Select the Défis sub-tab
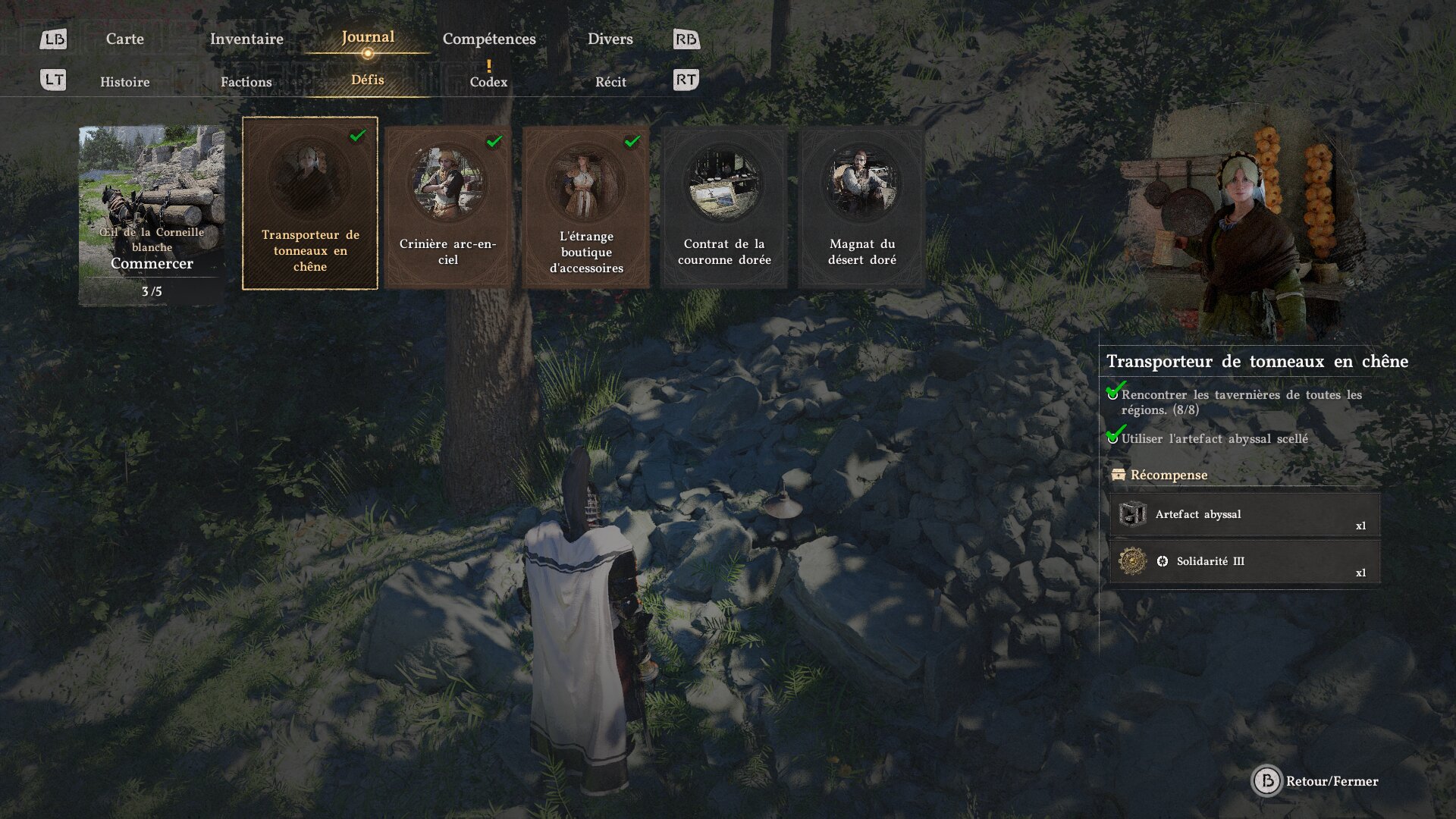The image size is (1456, 819). (x=368, y=80)
